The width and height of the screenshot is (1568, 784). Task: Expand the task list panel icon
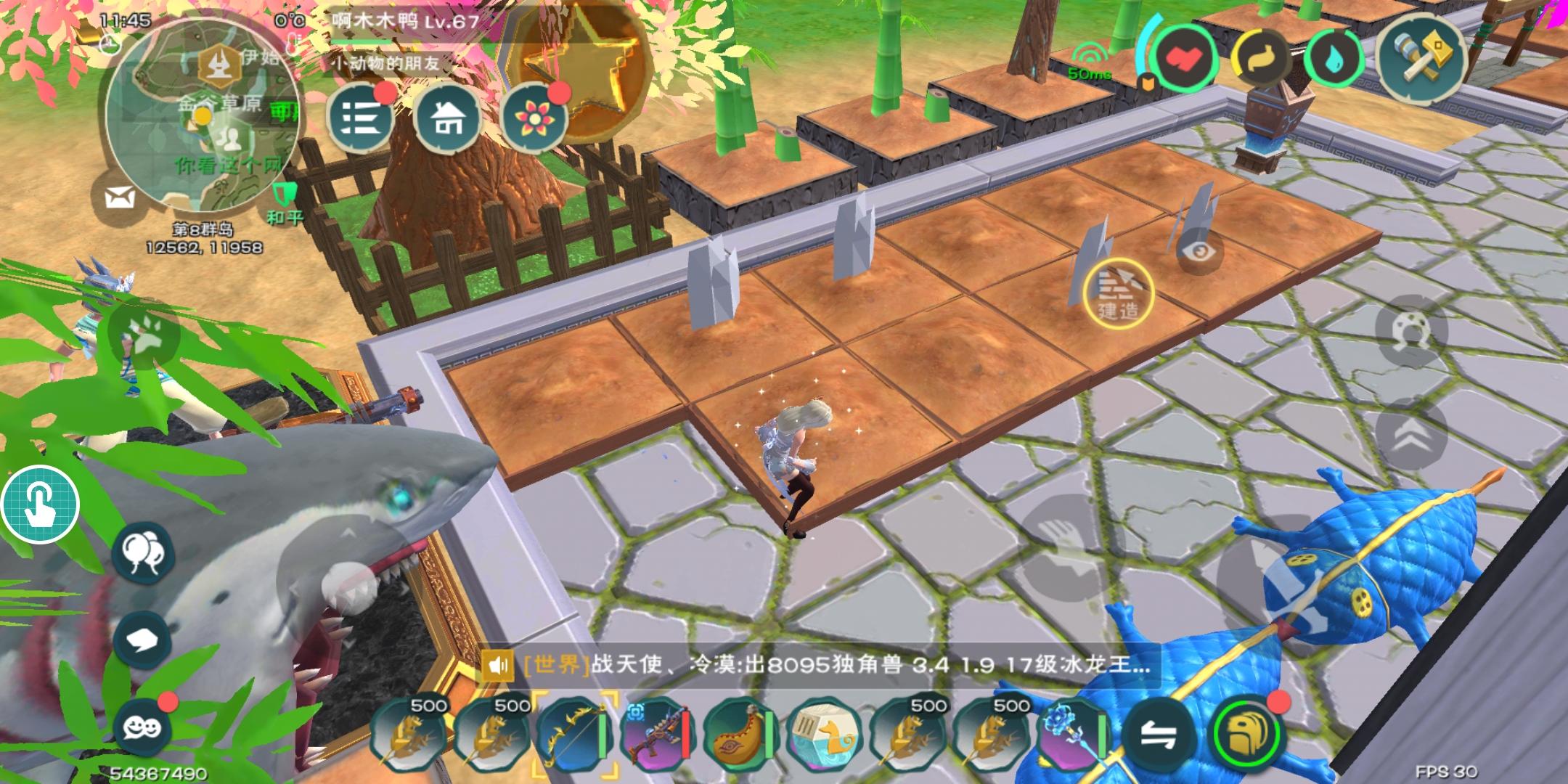pos(363,116)
